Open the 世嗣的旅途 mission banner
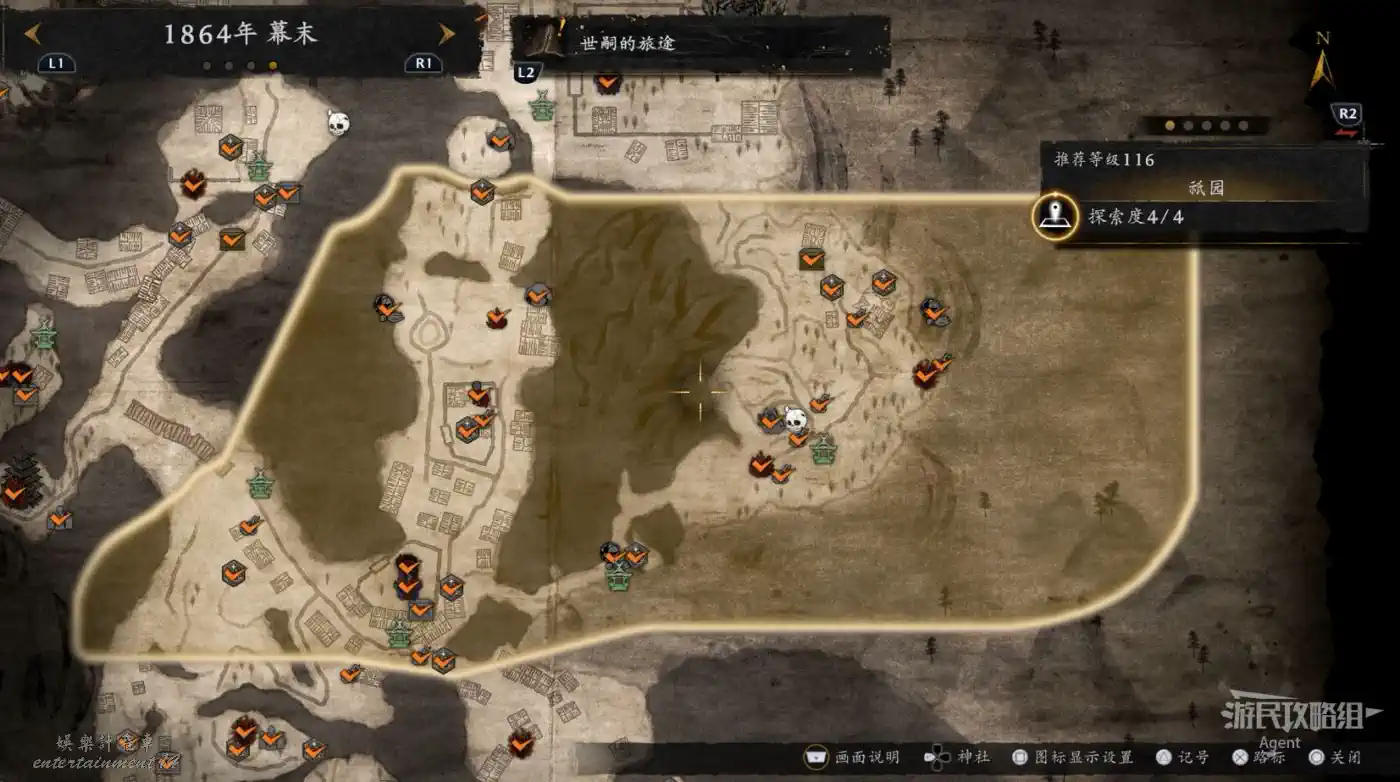Image resolution: width=1400 pixels, height=782 pixels. pyautogui.click(x=700, y=44)
